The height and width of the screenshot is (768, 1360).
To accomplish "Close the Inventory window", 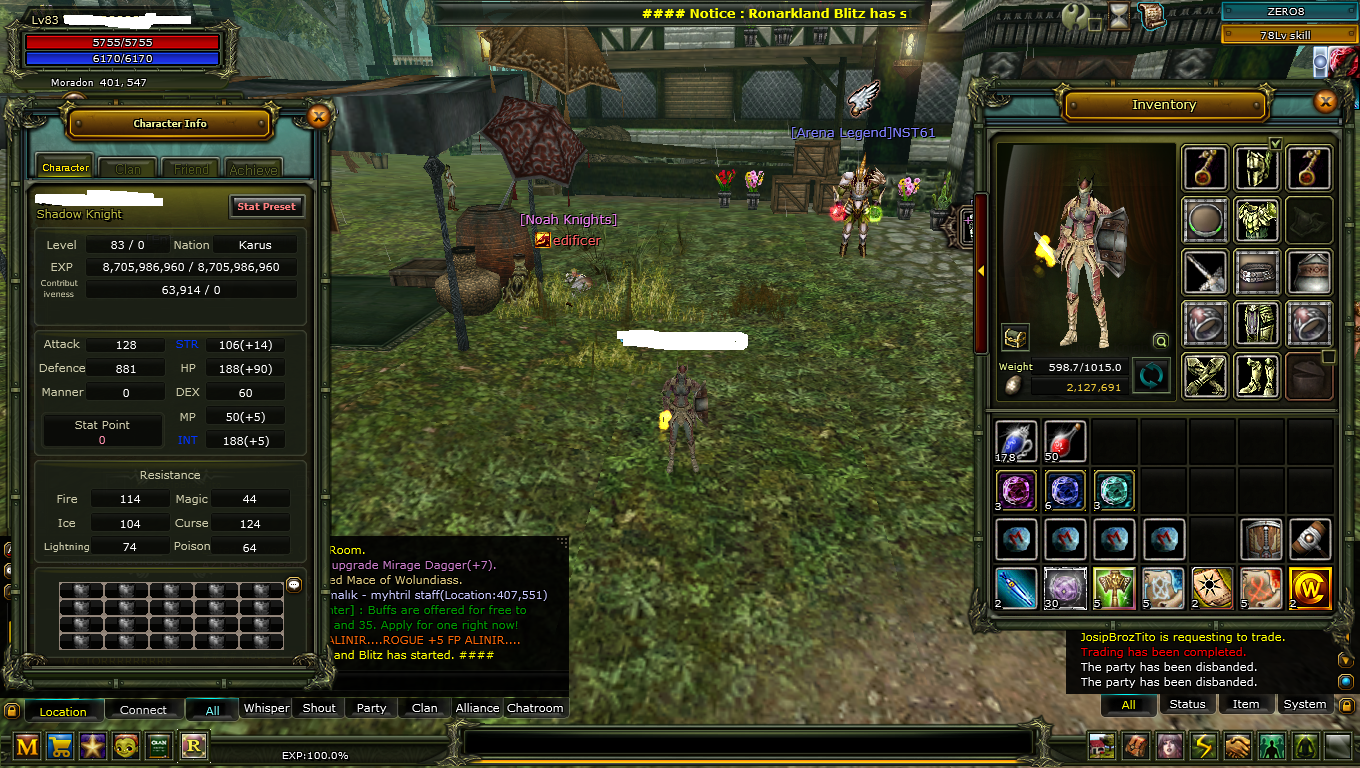I will [x=1325, y=101].
